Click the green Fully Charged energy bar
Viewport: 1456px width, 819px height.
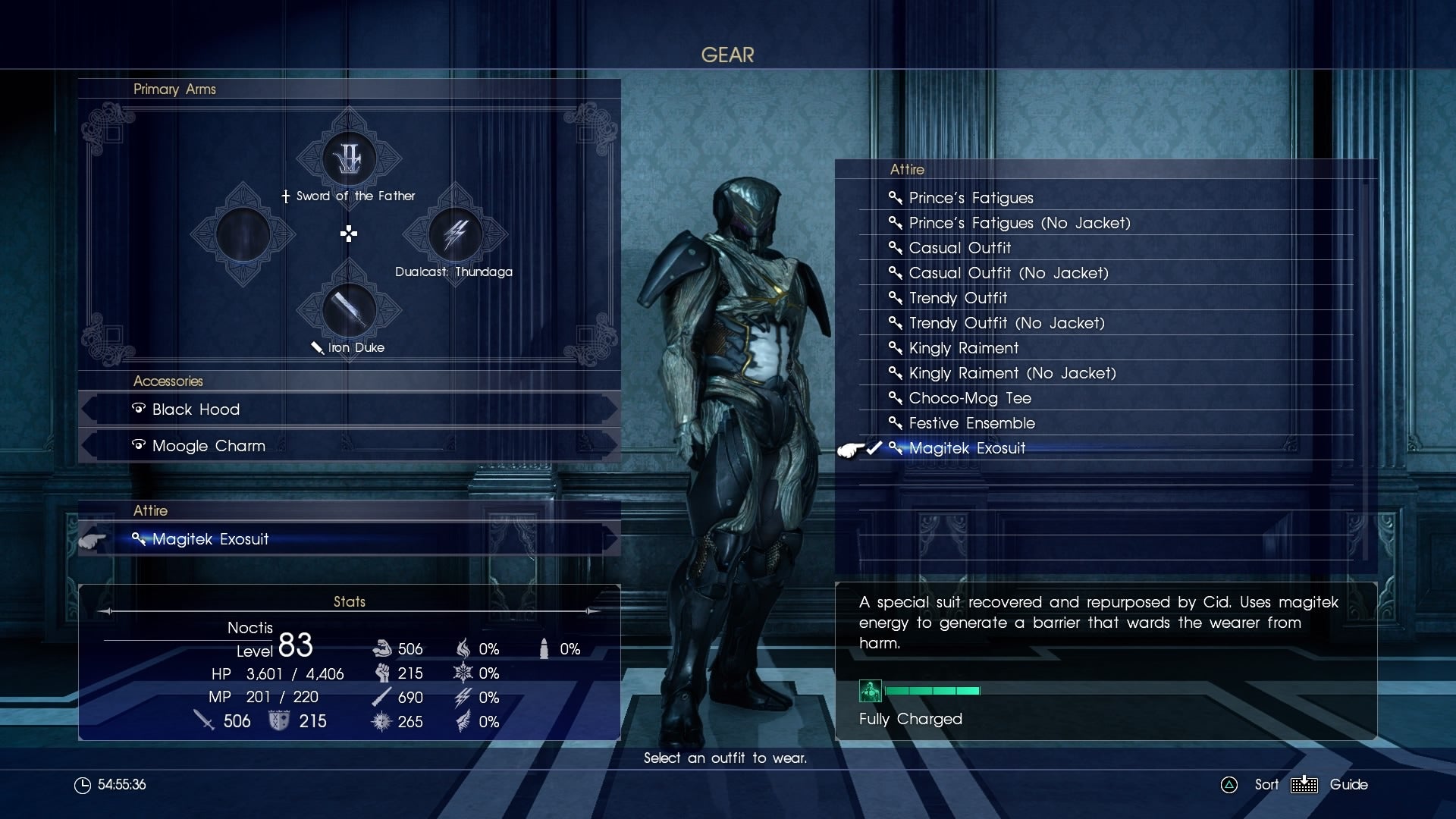(933, 691)
